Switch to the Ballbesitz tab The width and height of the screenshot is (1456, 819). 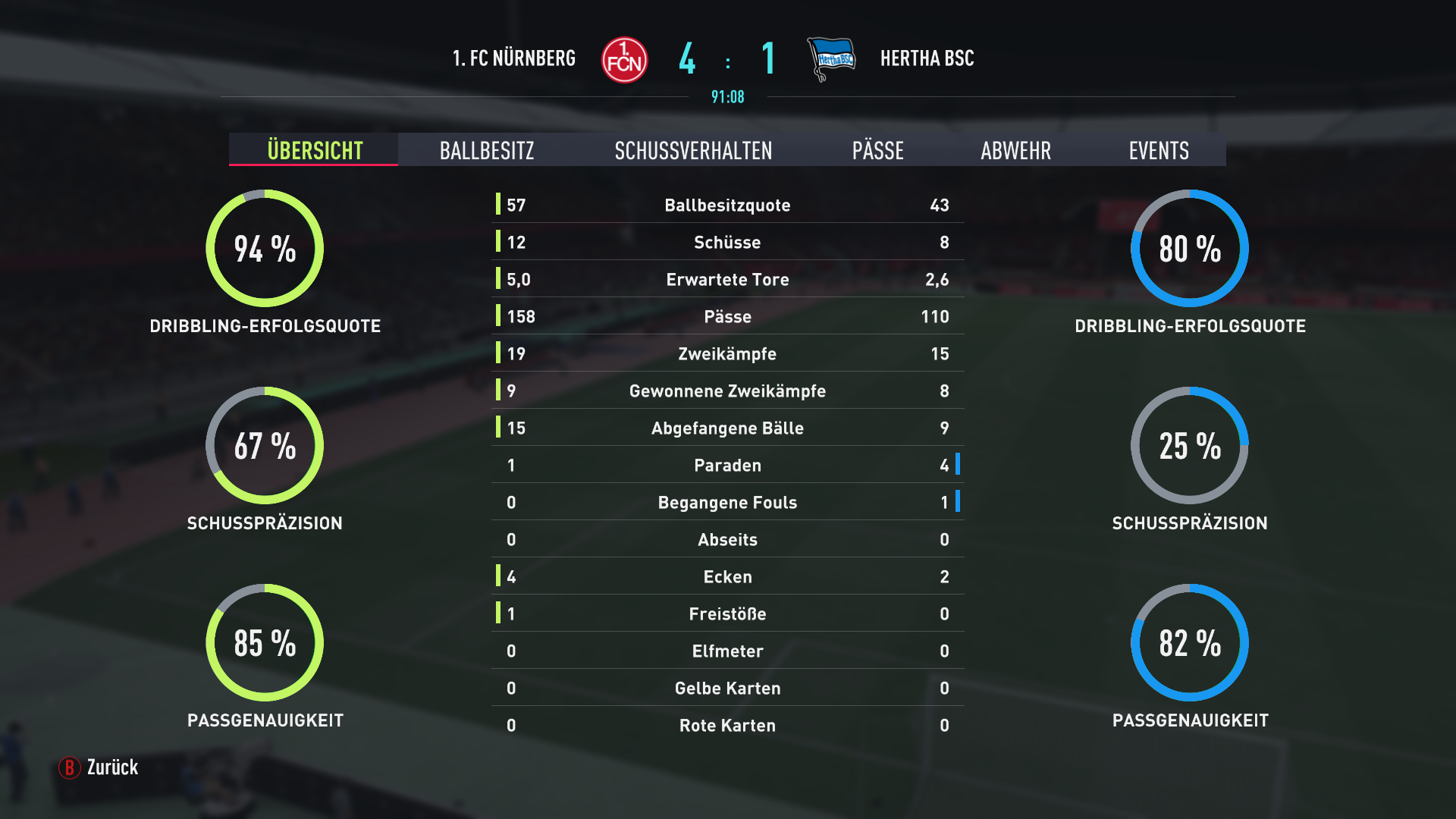[x=487, y=150]
